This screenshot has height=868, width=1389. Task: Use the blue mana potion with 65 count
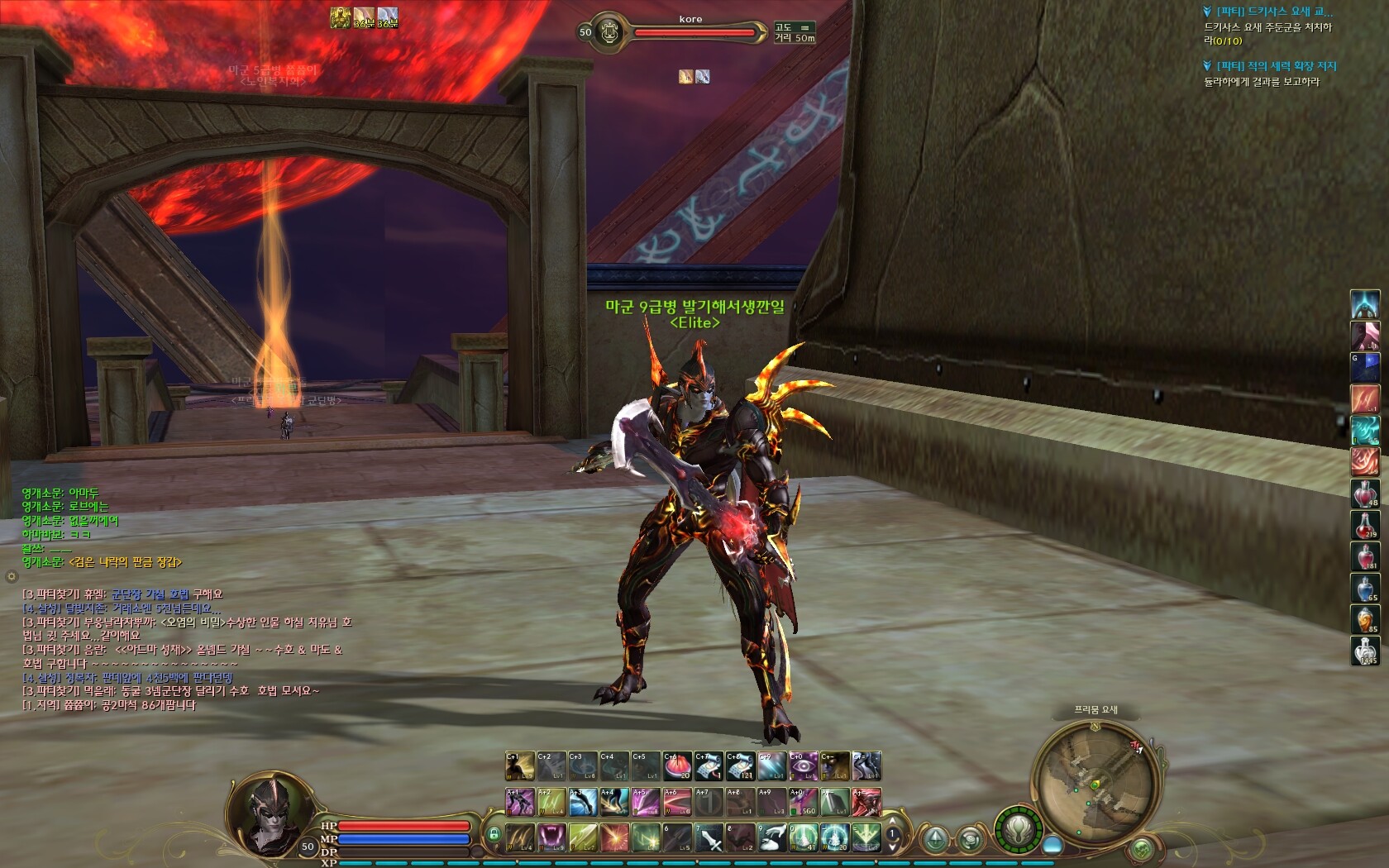tap(1364, 588)
